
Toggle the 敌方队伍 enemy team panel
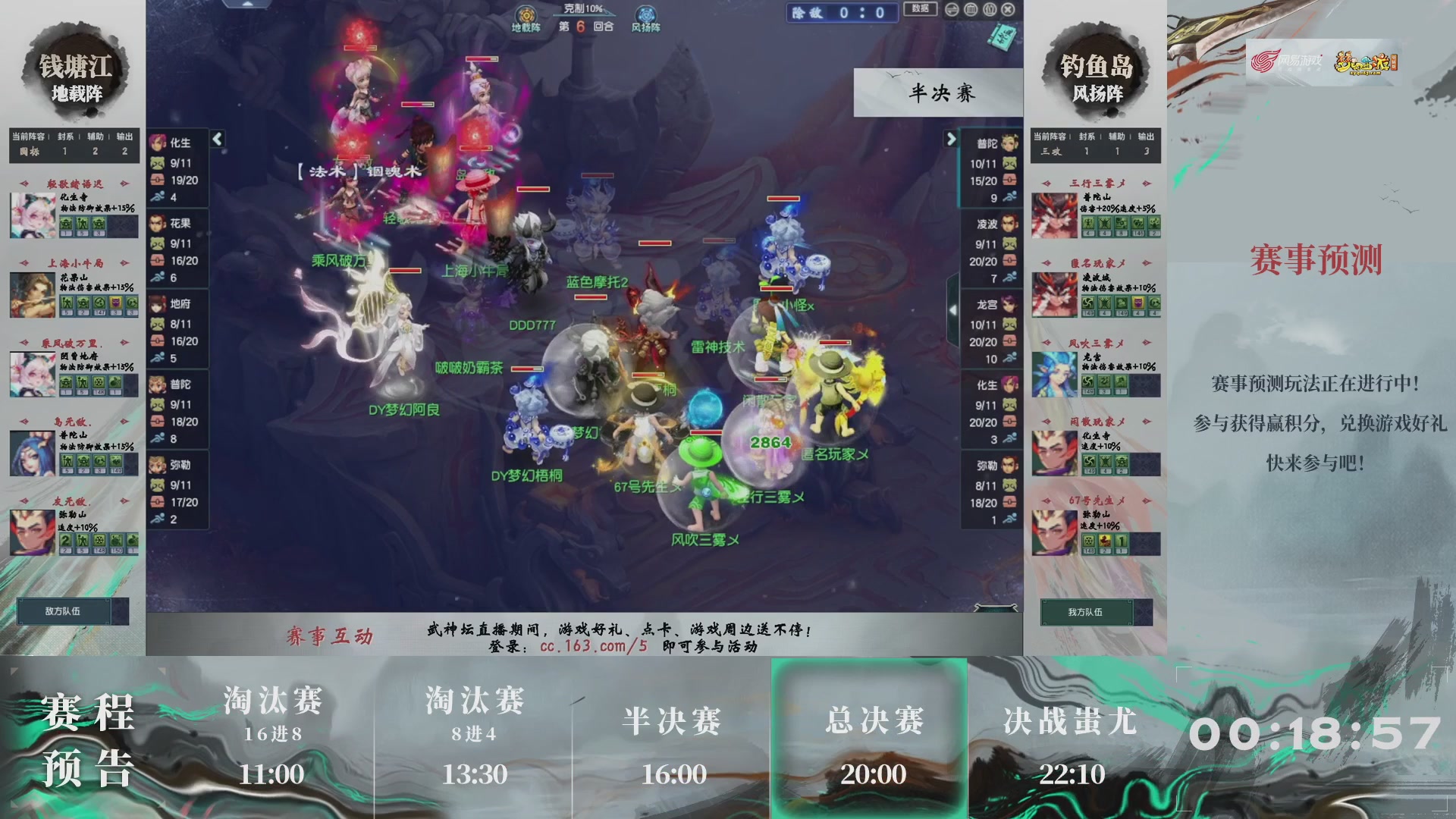(x=63, y=610)
